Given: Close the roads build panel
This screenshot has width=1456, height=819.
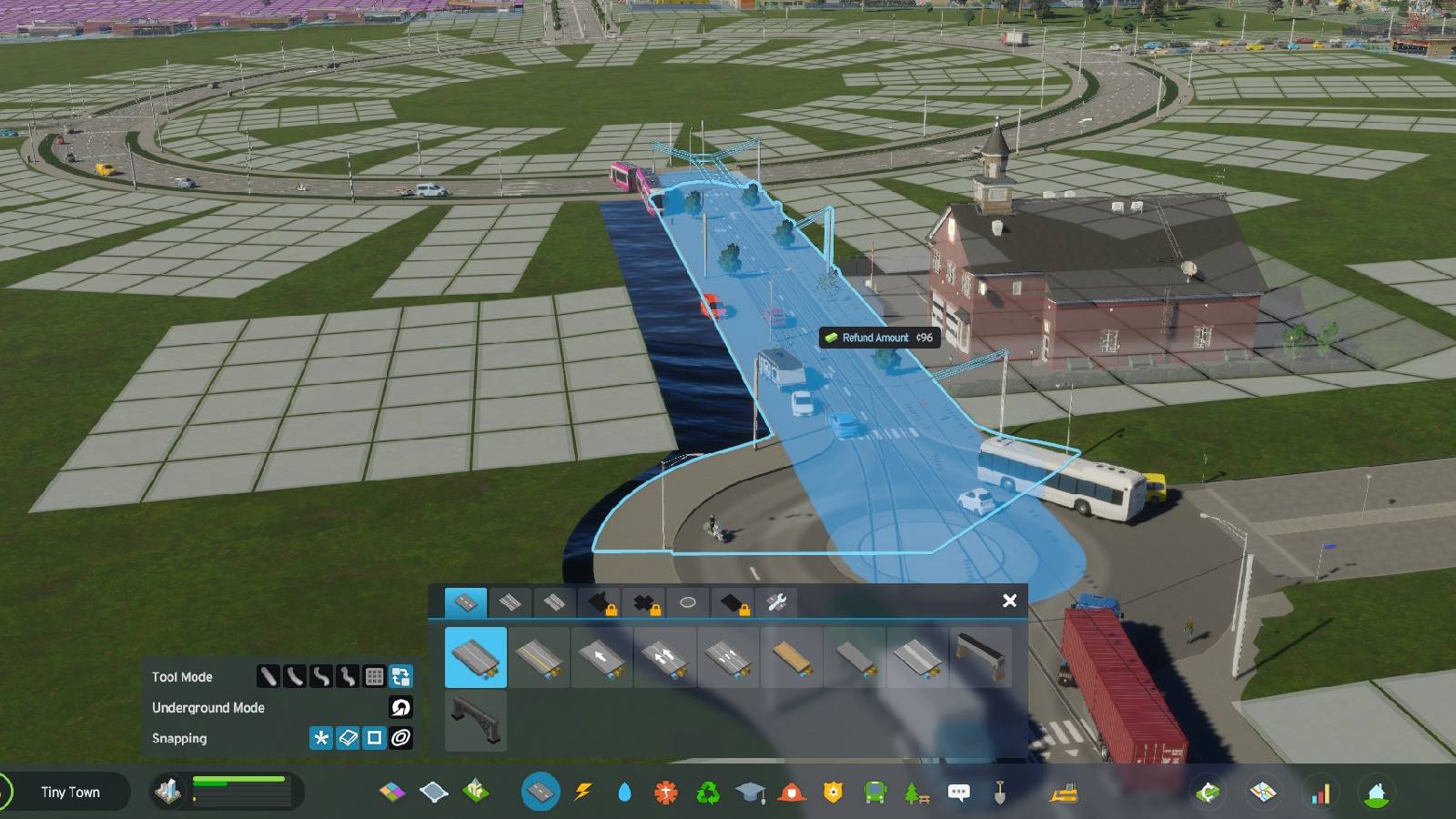Looking at the screenshot, I should (x=1009, y=601).
